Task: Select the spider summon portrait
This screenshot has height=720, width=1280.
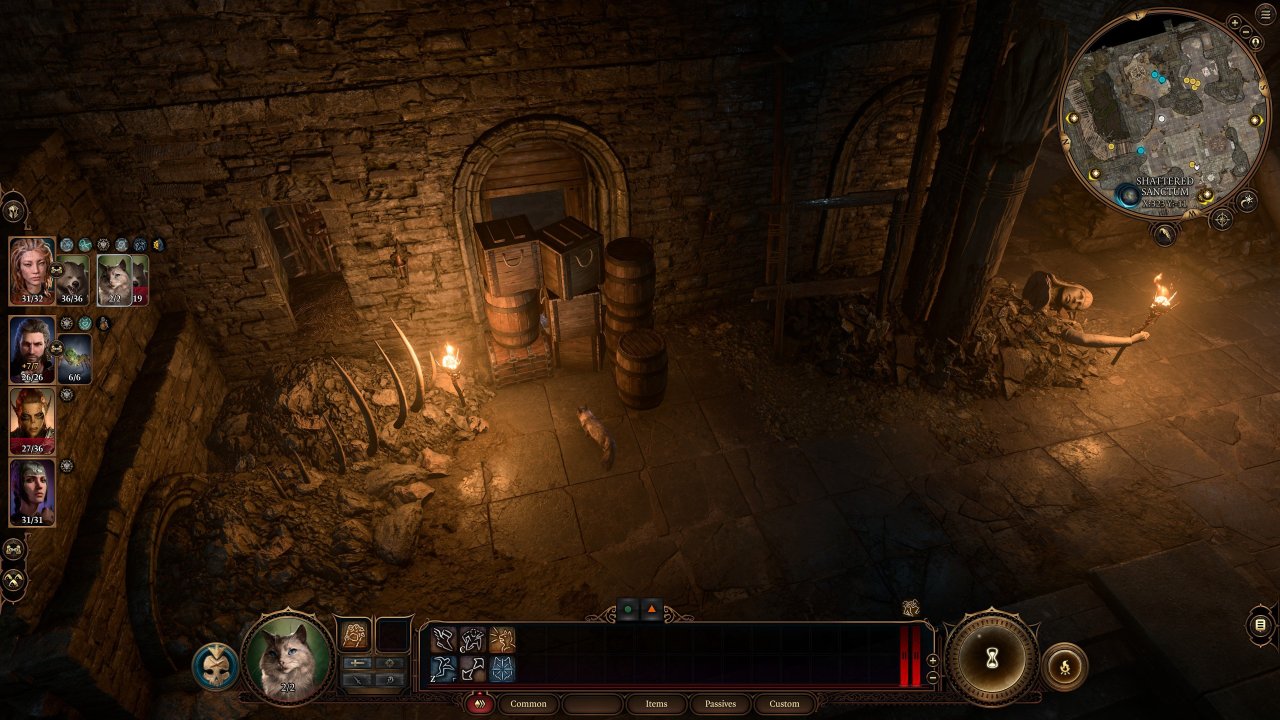Action: pos(76,358)
